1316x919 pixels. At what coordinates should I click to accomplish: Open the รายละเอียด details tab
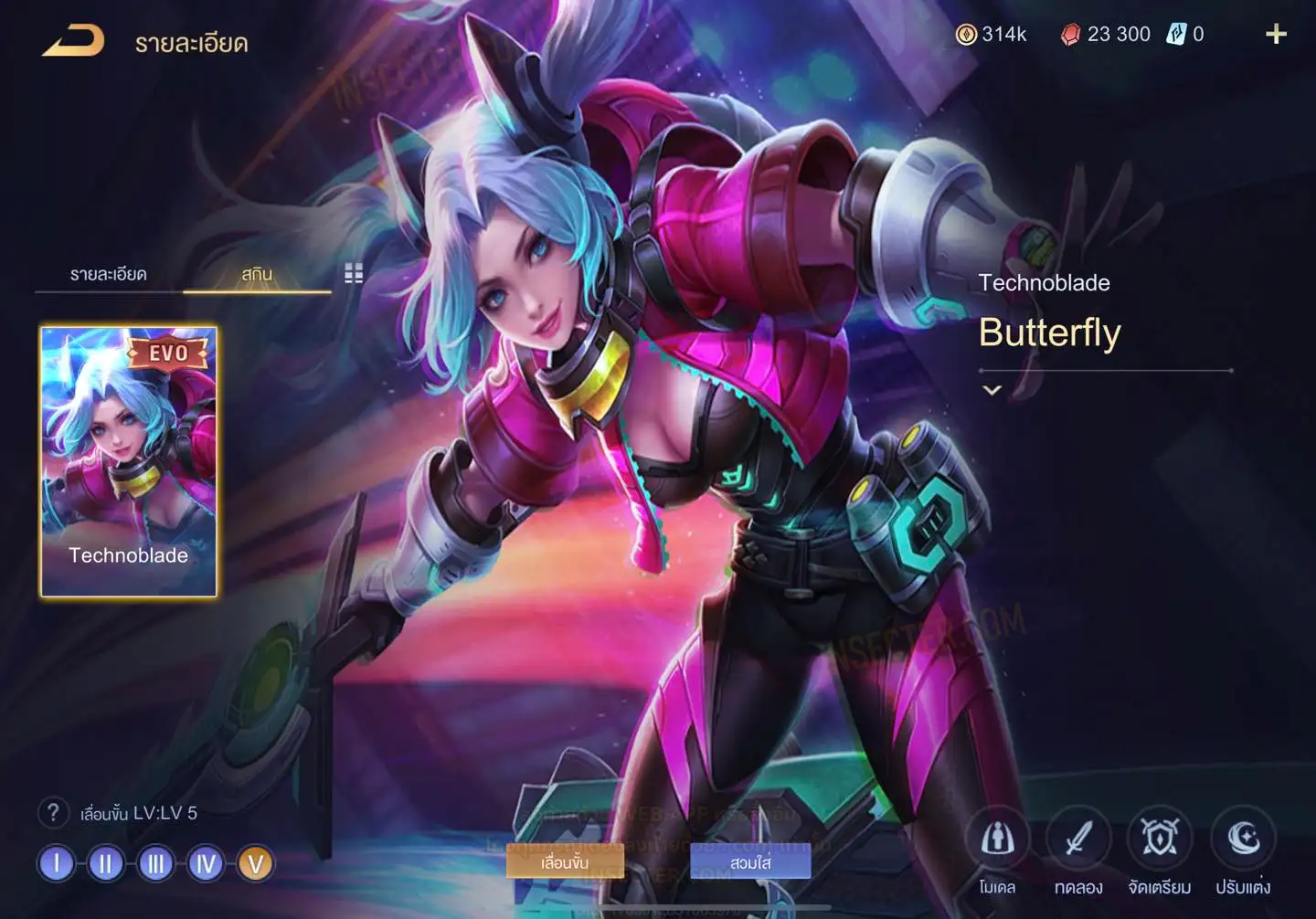click(108, 274)
